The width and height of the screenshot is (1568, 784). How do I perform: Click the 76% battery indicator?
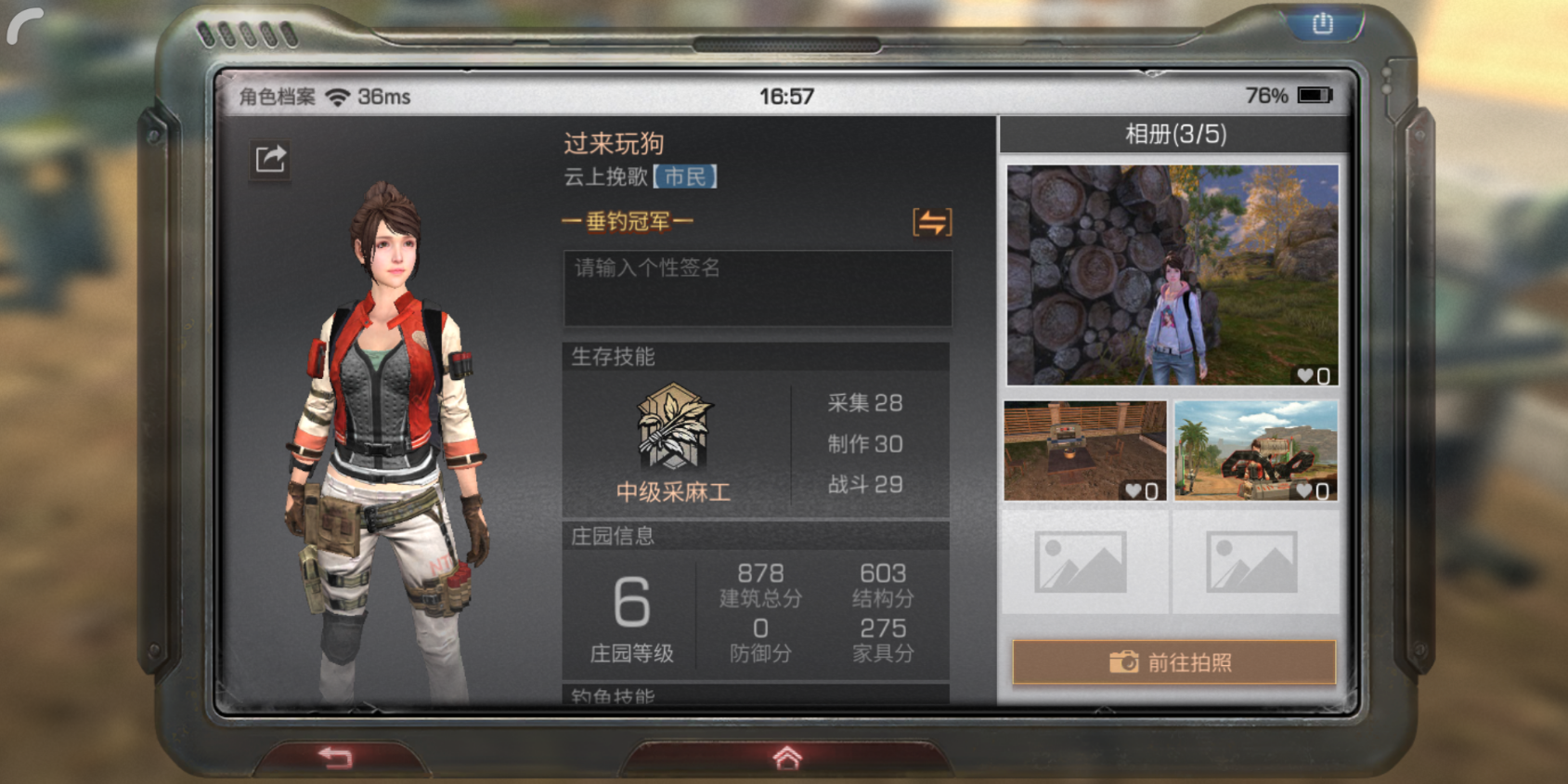pyautogui.click(x=1265, y=94)
